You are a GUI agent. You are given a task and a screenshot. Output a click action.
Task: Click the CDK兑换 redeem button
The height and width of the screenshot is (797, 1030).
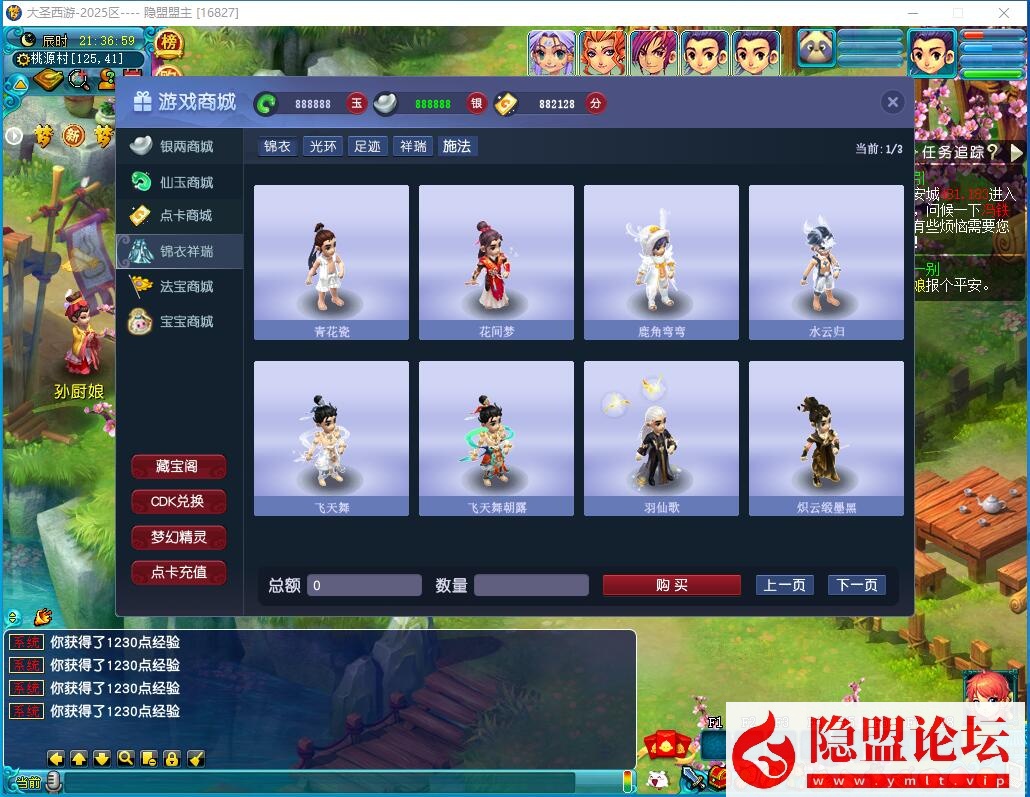pyautogui.click(x=178, y=501)
